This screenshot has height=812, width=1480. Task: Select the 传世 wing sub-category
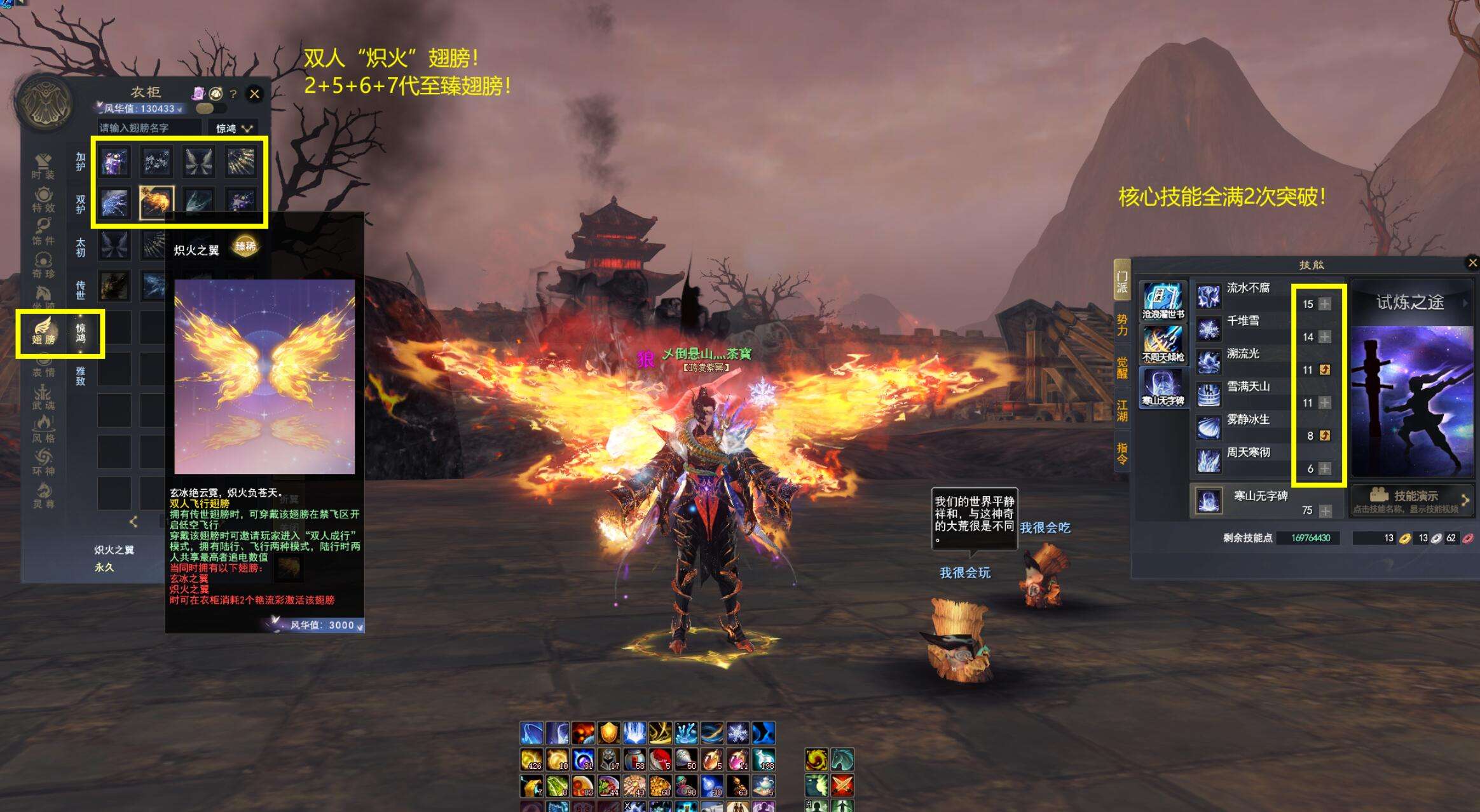click(x=81, y=290)
